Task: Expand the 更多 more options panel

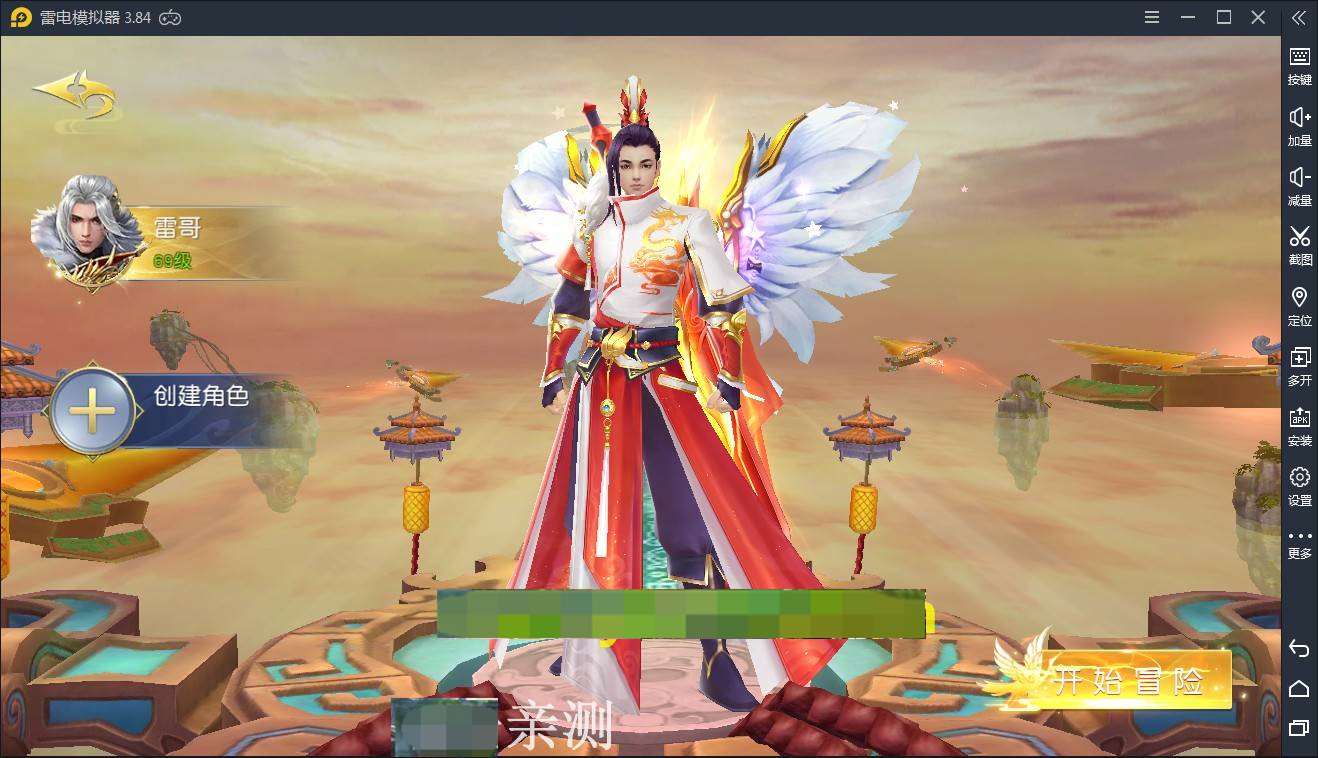Action: point(1299,545)
